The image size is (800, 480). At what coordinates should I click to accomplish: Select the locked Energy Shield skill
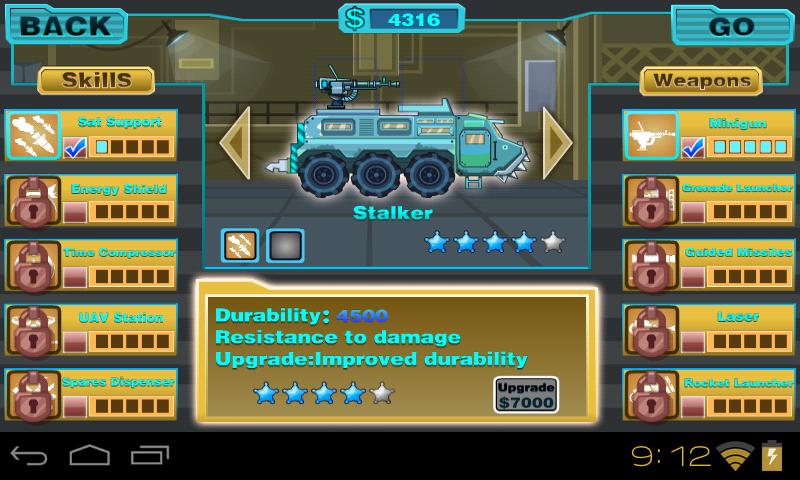33,200
